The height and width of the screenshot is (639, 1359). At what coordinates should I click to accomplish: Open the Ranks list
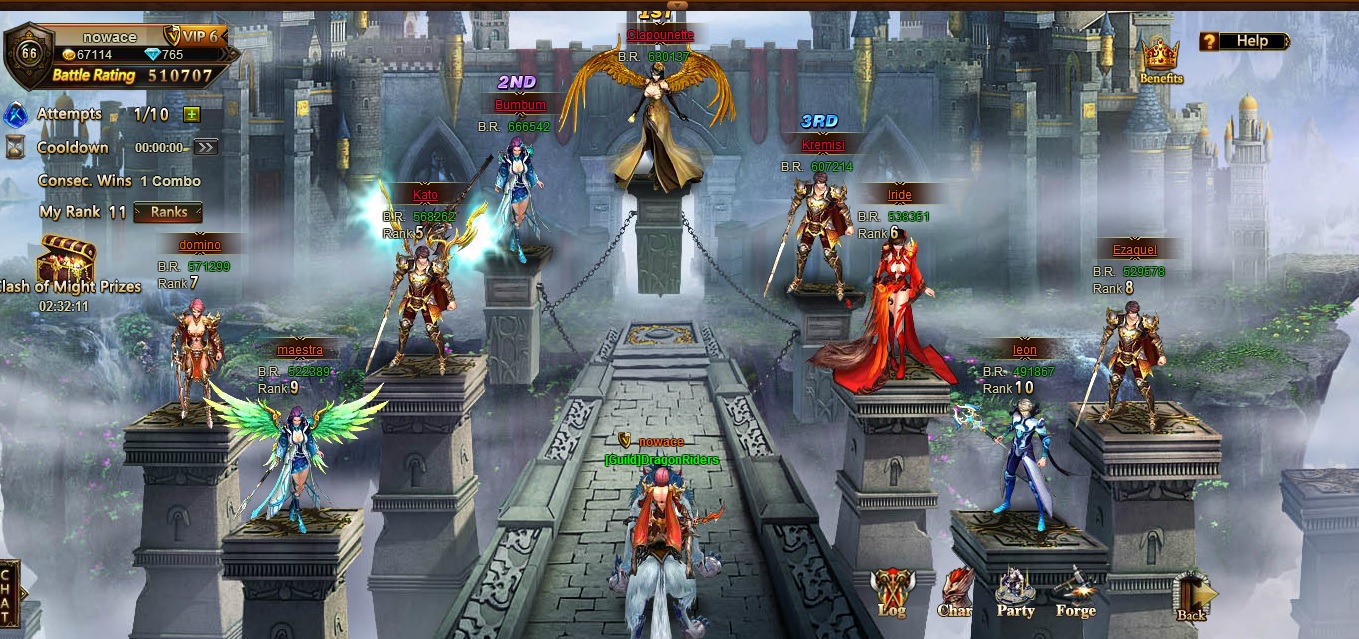tap(169, 212)
